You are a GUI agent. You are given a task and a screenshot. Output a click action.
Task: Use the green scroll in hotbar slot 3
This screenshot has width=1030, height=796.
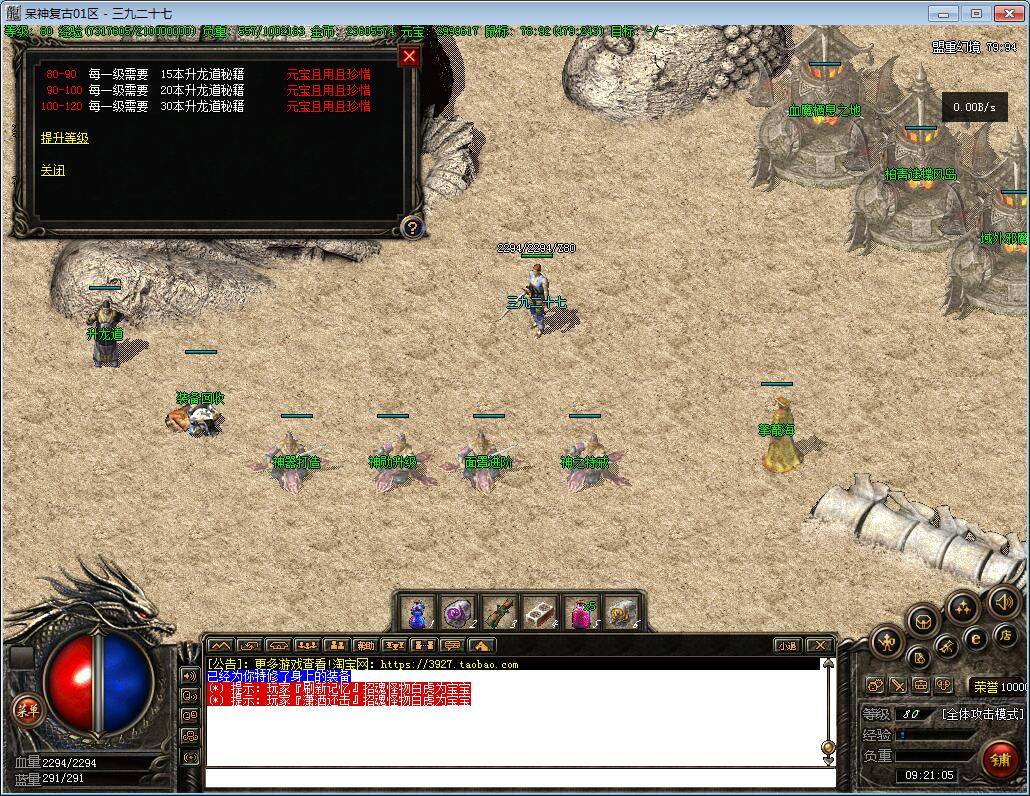click(x=499, y=612)
